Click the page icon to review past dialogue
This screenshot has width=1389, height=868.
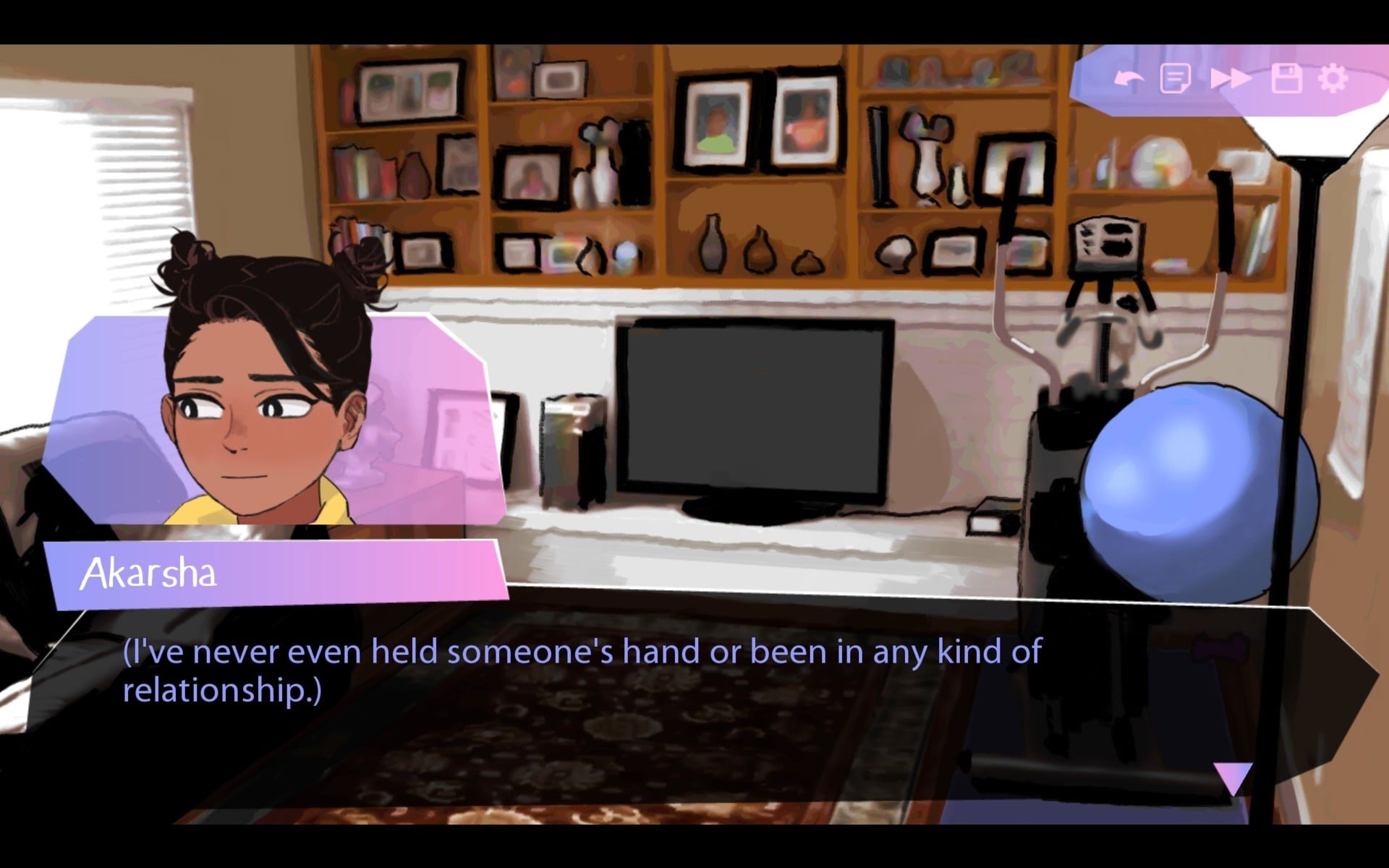coord(1176,78)
